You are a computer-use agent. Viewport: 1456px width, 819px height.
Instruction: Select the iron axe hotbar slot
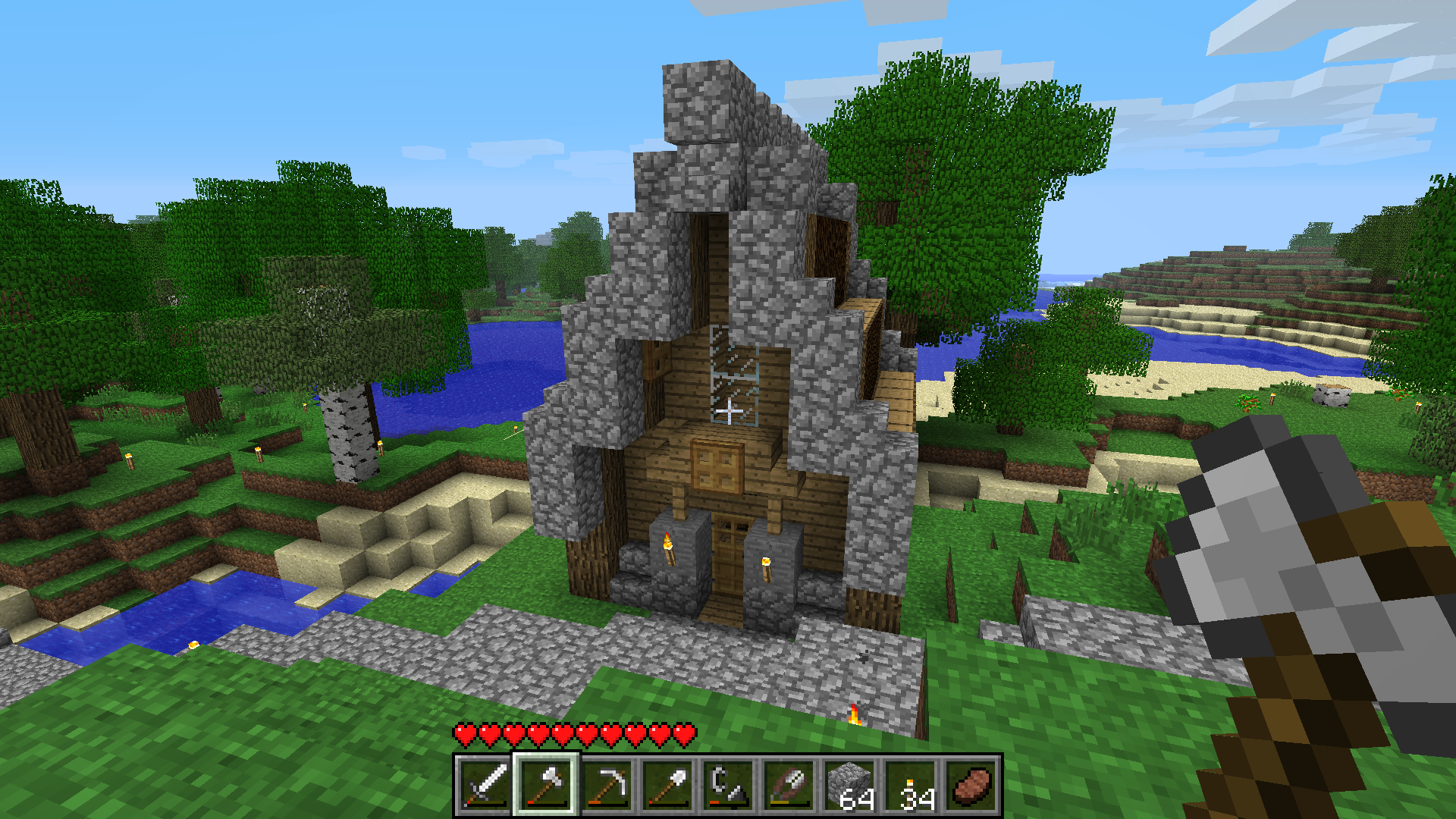[546, 785]
